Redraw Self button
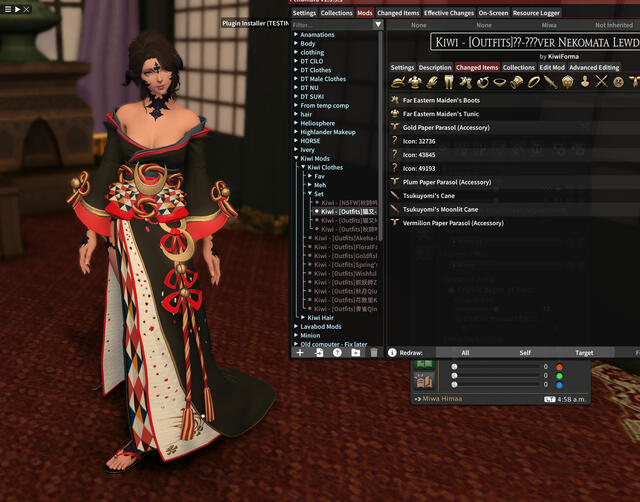The height and width of the screenshot is (502, 640). click(x=525, y=352)
